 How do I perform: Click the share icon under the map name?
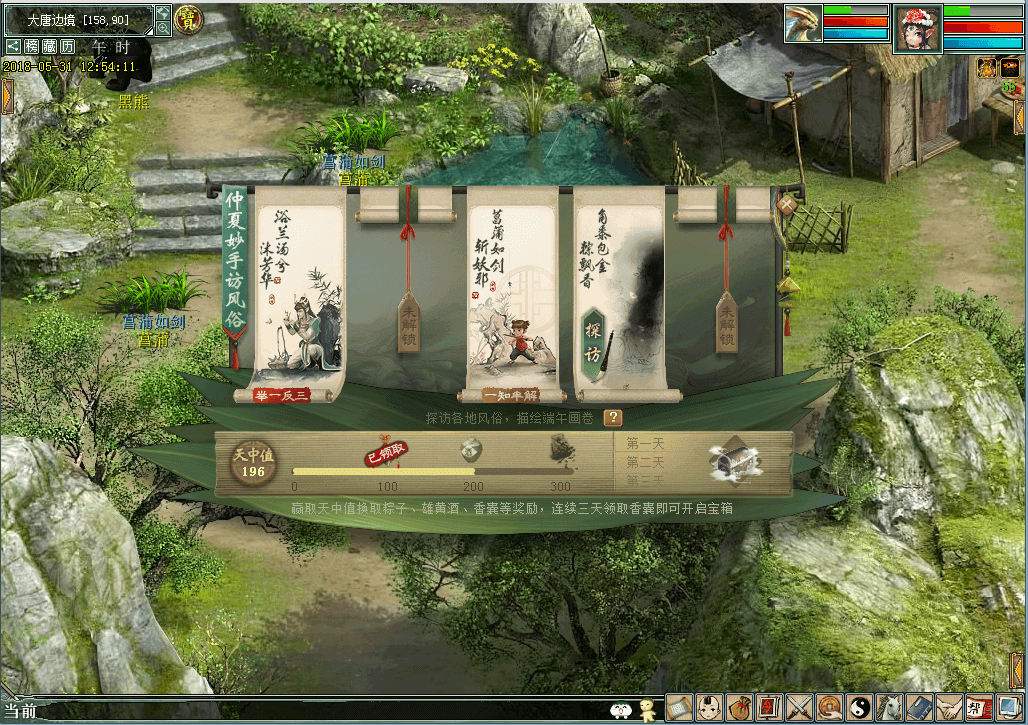click(x=13, y=46)
